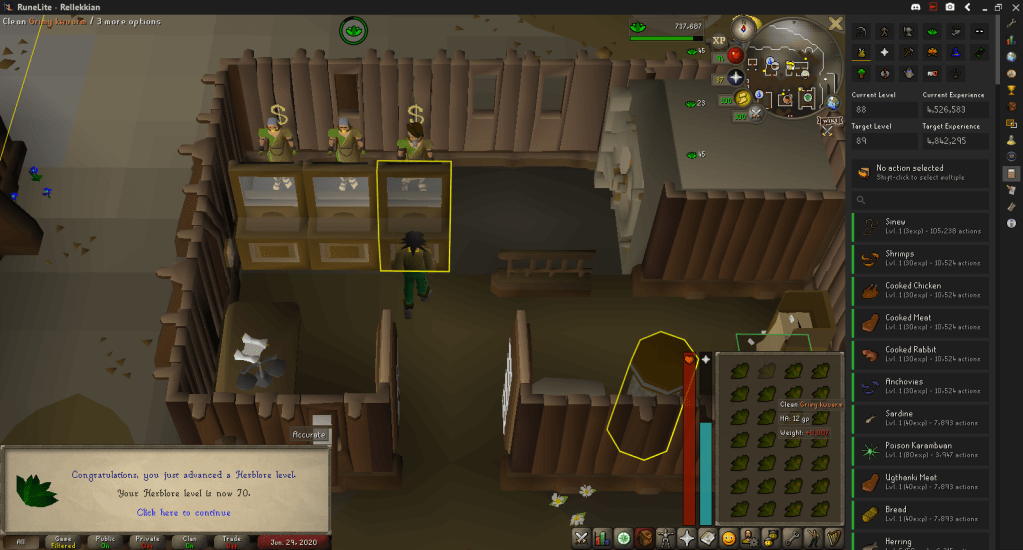Open the worn equipment tab
Image resolution: width=1023 pixels, height=550 pixels.
666,538
